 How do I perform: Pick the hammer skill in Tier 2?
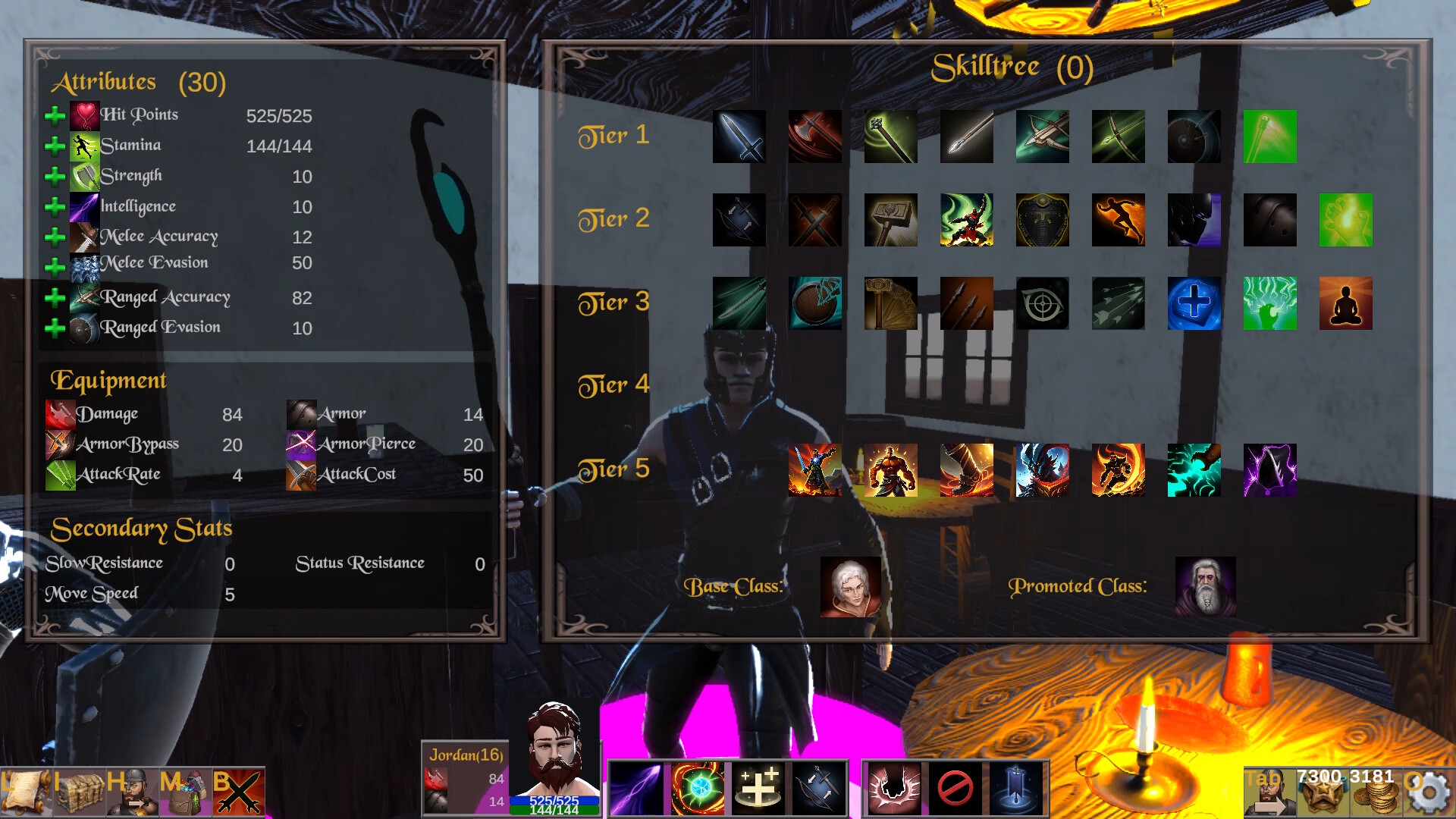[x=891, y=220]
